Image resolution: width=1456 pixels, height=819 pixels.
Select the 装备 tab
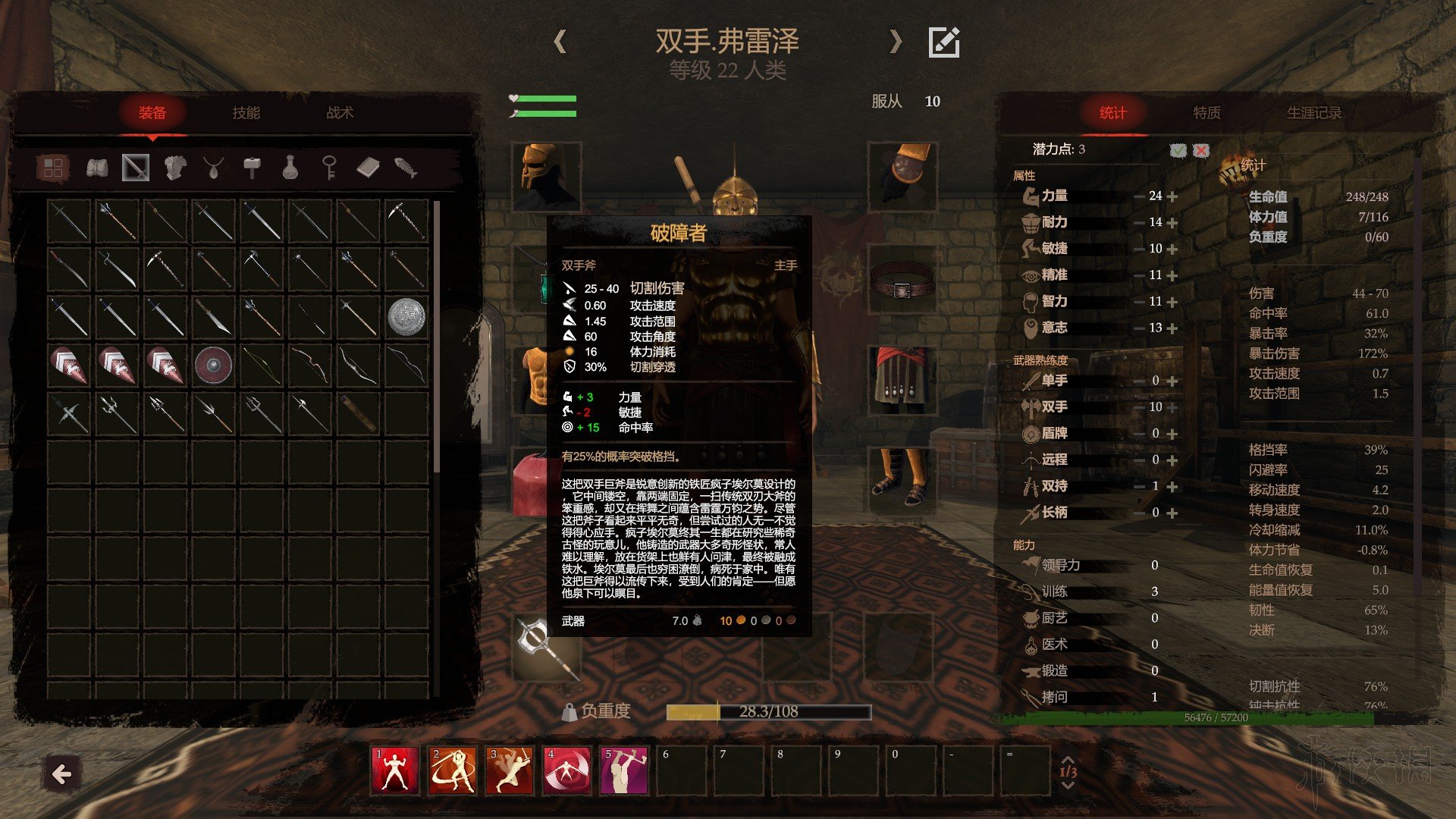(152, 113)
